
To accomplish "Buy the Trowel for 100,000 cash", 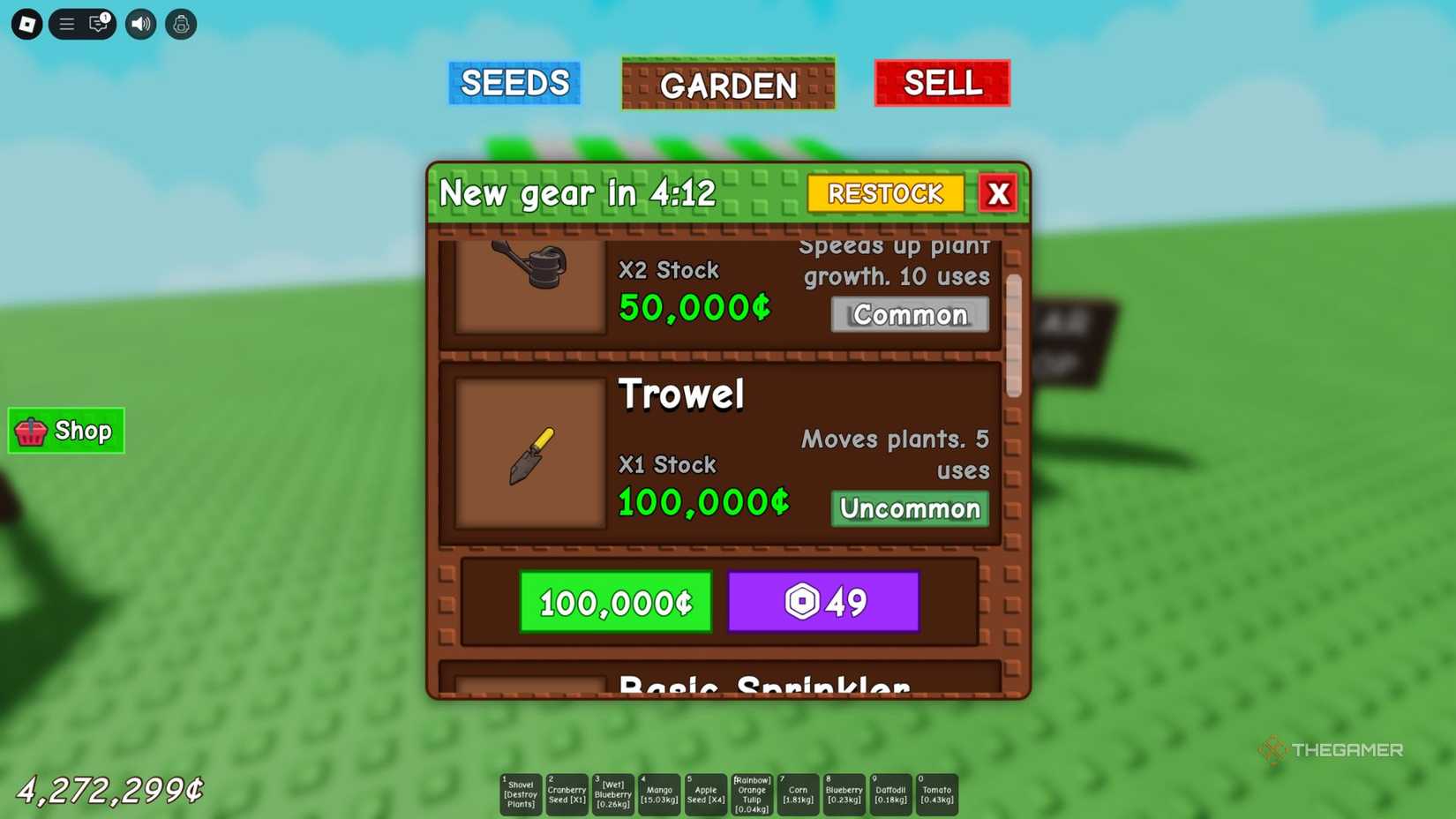I will (x=615, y=603).
